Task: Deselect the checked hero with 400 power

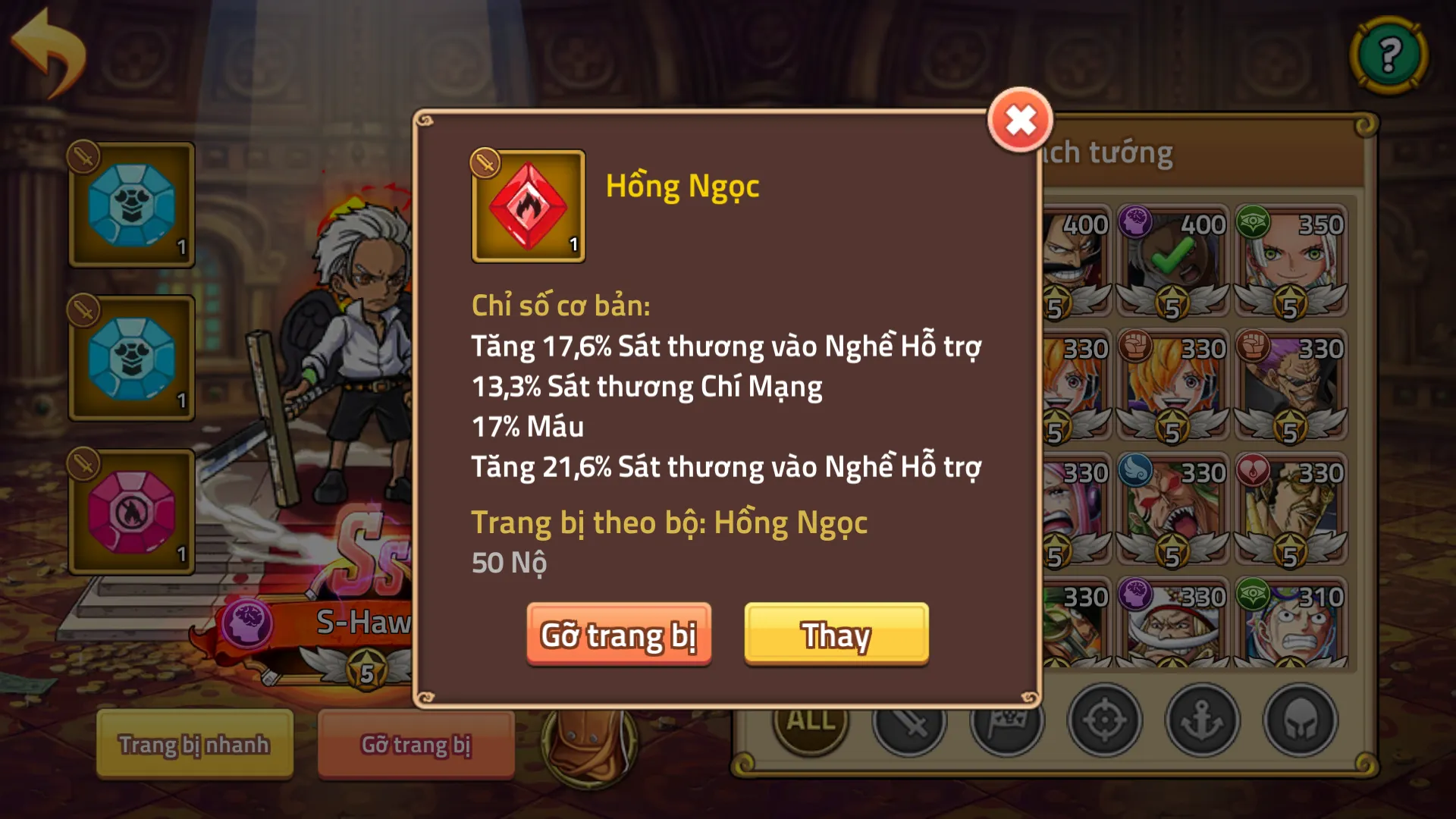Action: pyautogui.click(x=1172, y=258)
